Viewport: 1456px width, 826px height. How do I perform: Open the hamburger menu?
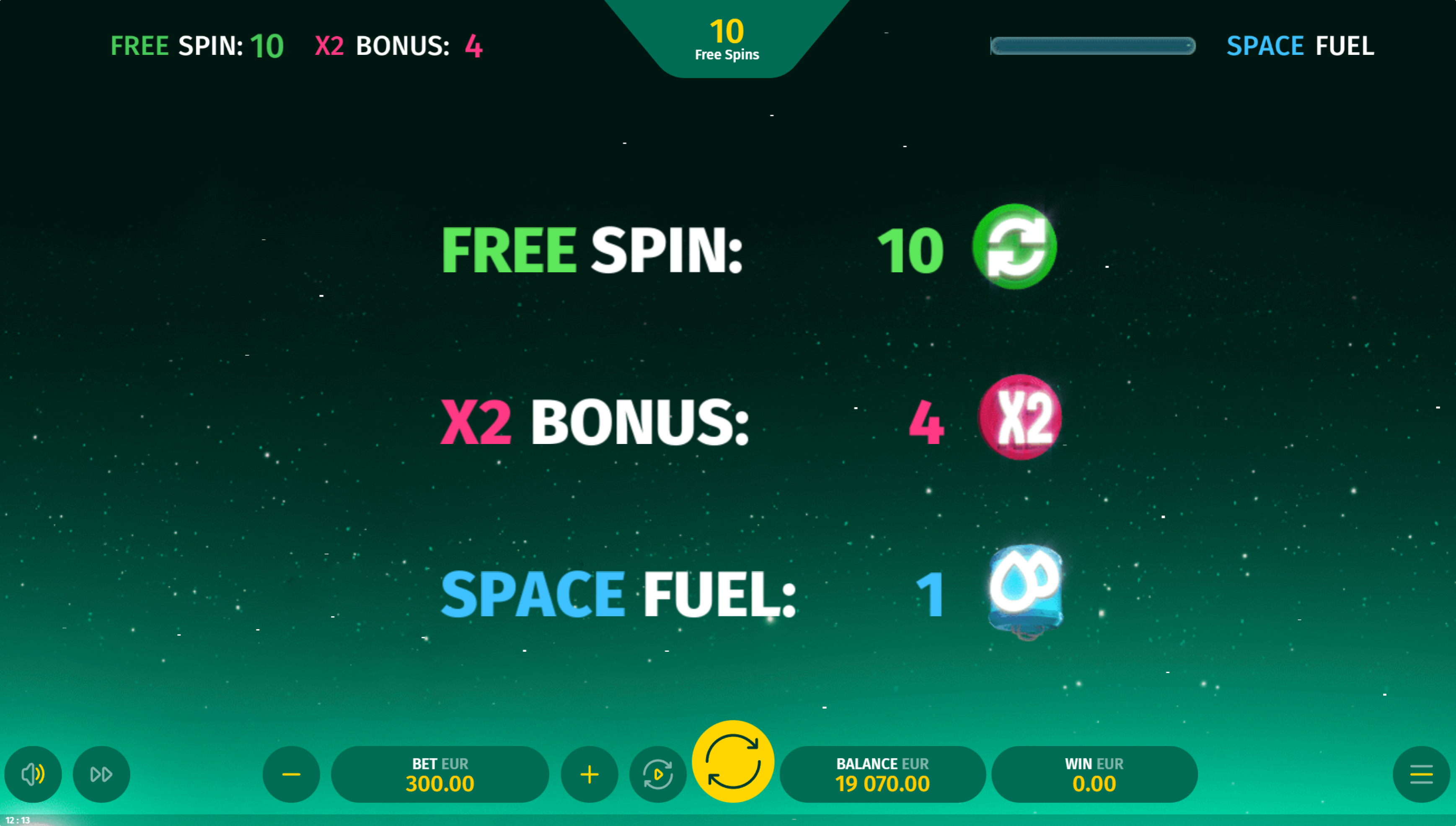[1421, 774]
